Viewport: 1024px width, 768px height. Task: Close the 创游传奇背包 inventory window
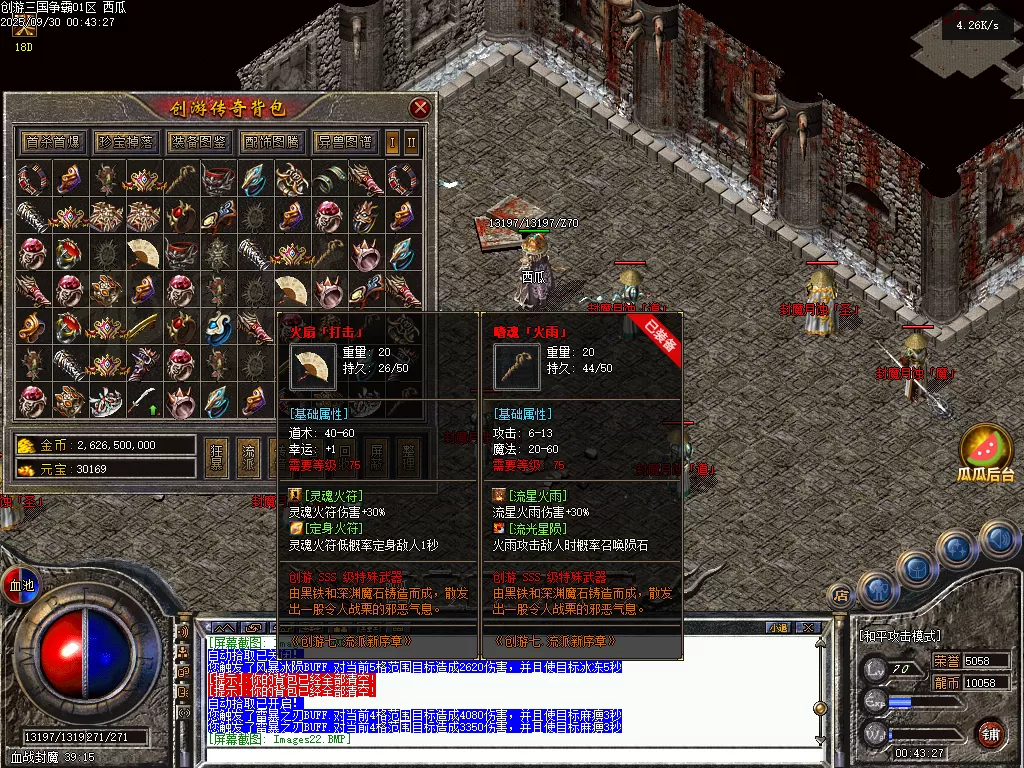click(x=420, y=108)
